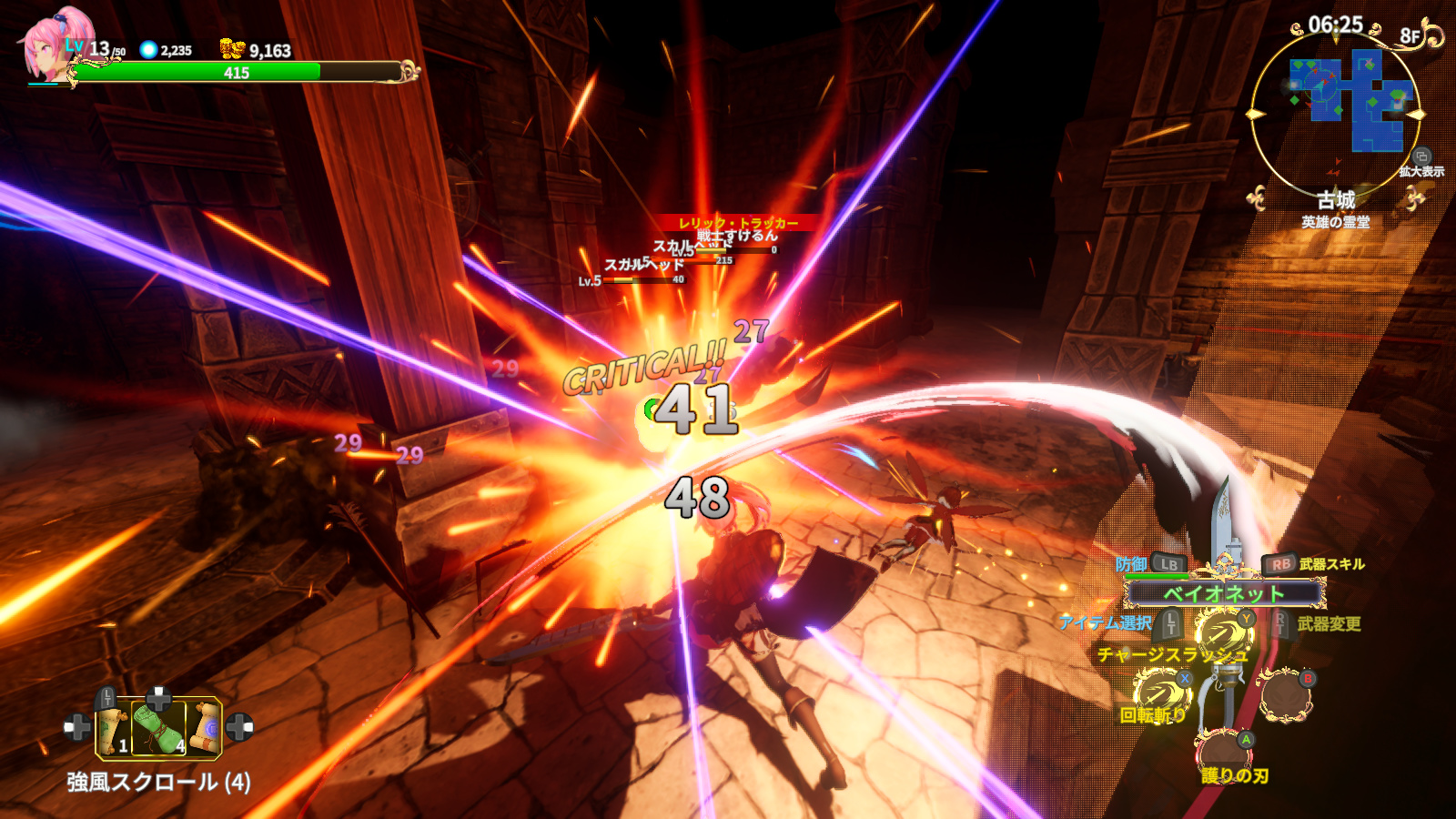Select the scroll with blue magic circle
The image size is (1456, 819).
[x=206, y=727]
